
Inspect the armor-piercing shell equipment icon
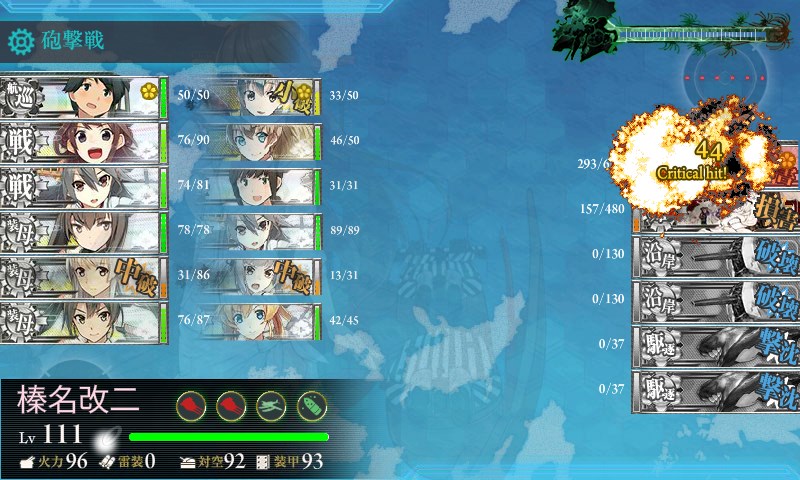(x=312, y=404)
